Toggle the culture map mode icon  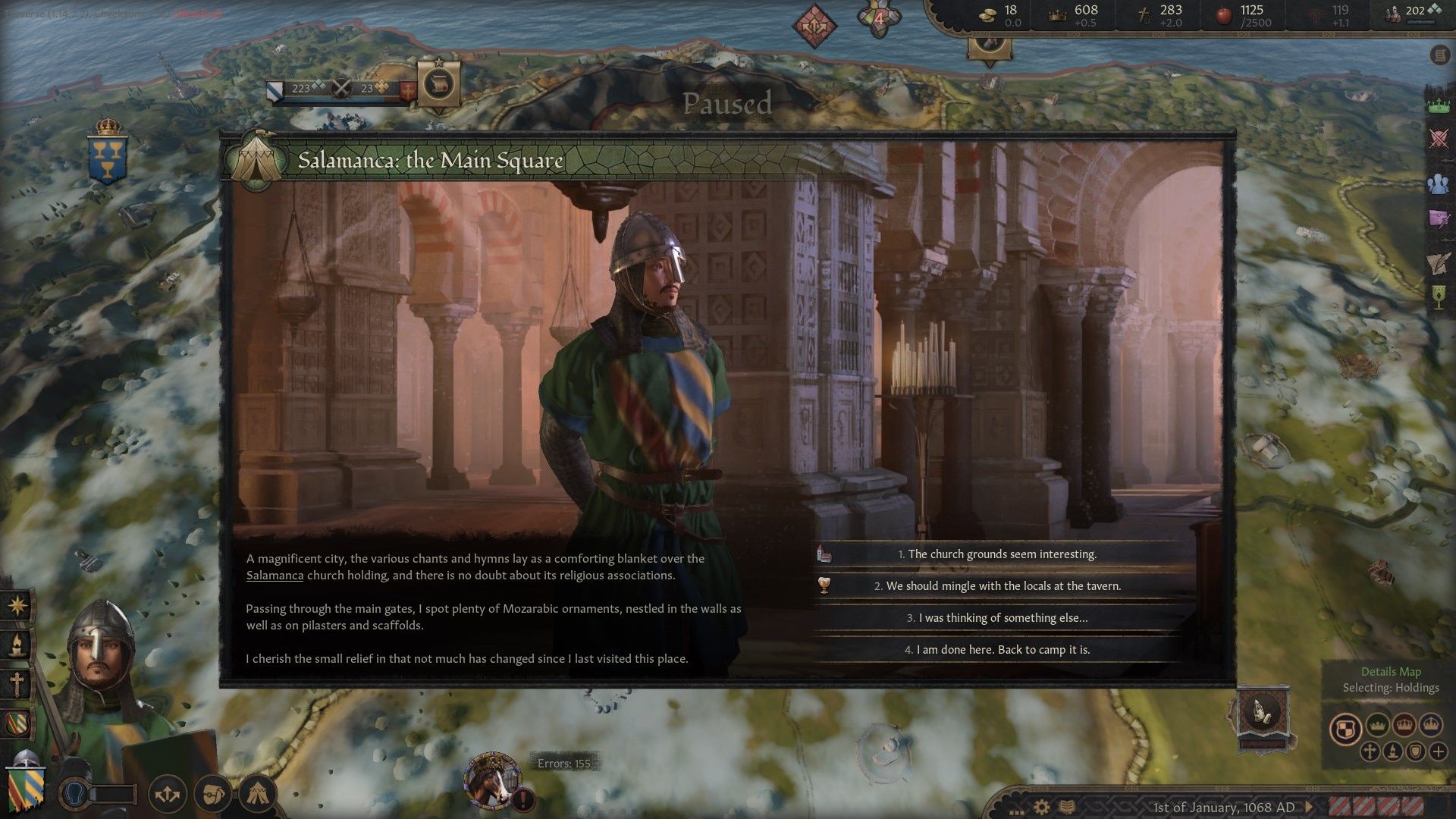pyautogui.click(x=1393, y=752)
